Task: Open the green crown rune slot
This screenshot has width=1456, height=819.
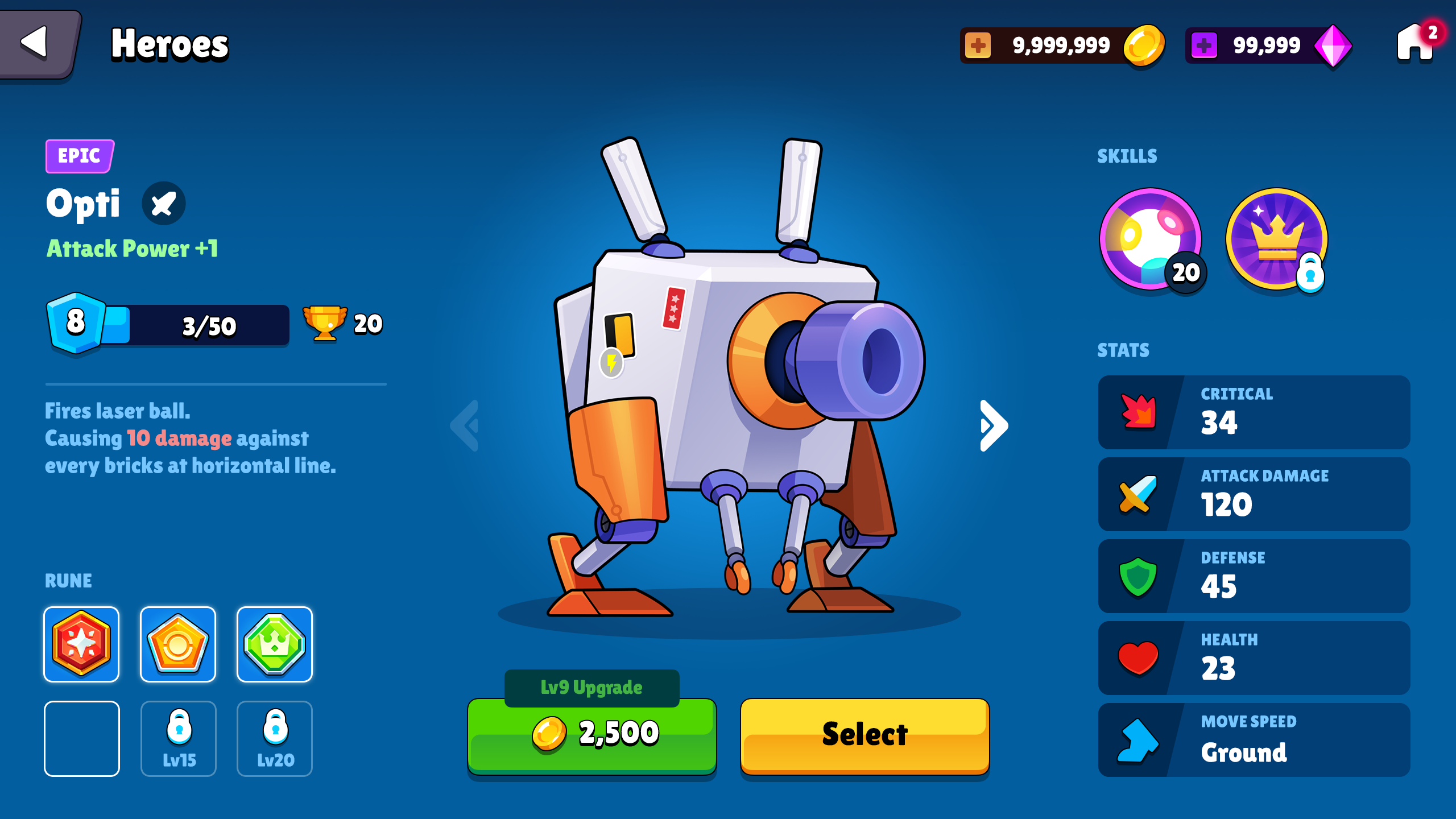Action: [x=275, y=644]
